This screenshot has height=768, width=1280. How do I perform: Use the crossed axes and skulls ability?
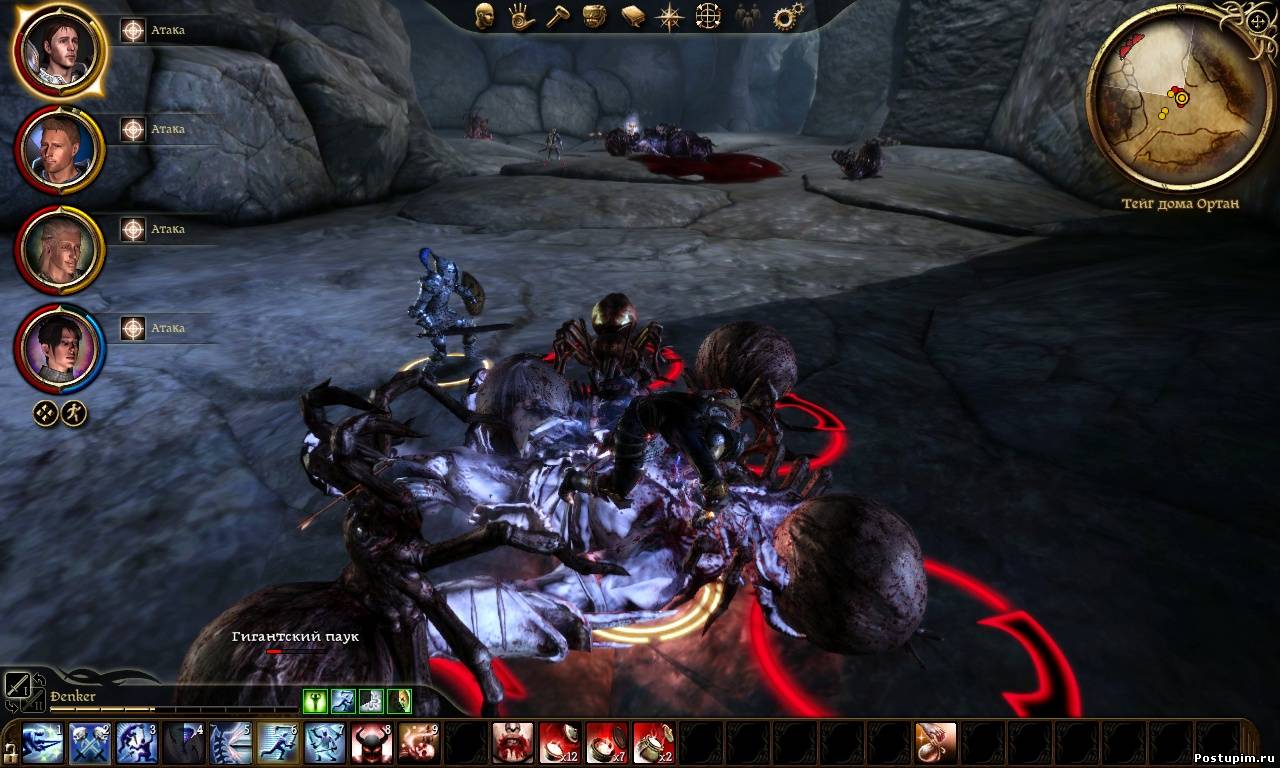click(x=90, y=743)
